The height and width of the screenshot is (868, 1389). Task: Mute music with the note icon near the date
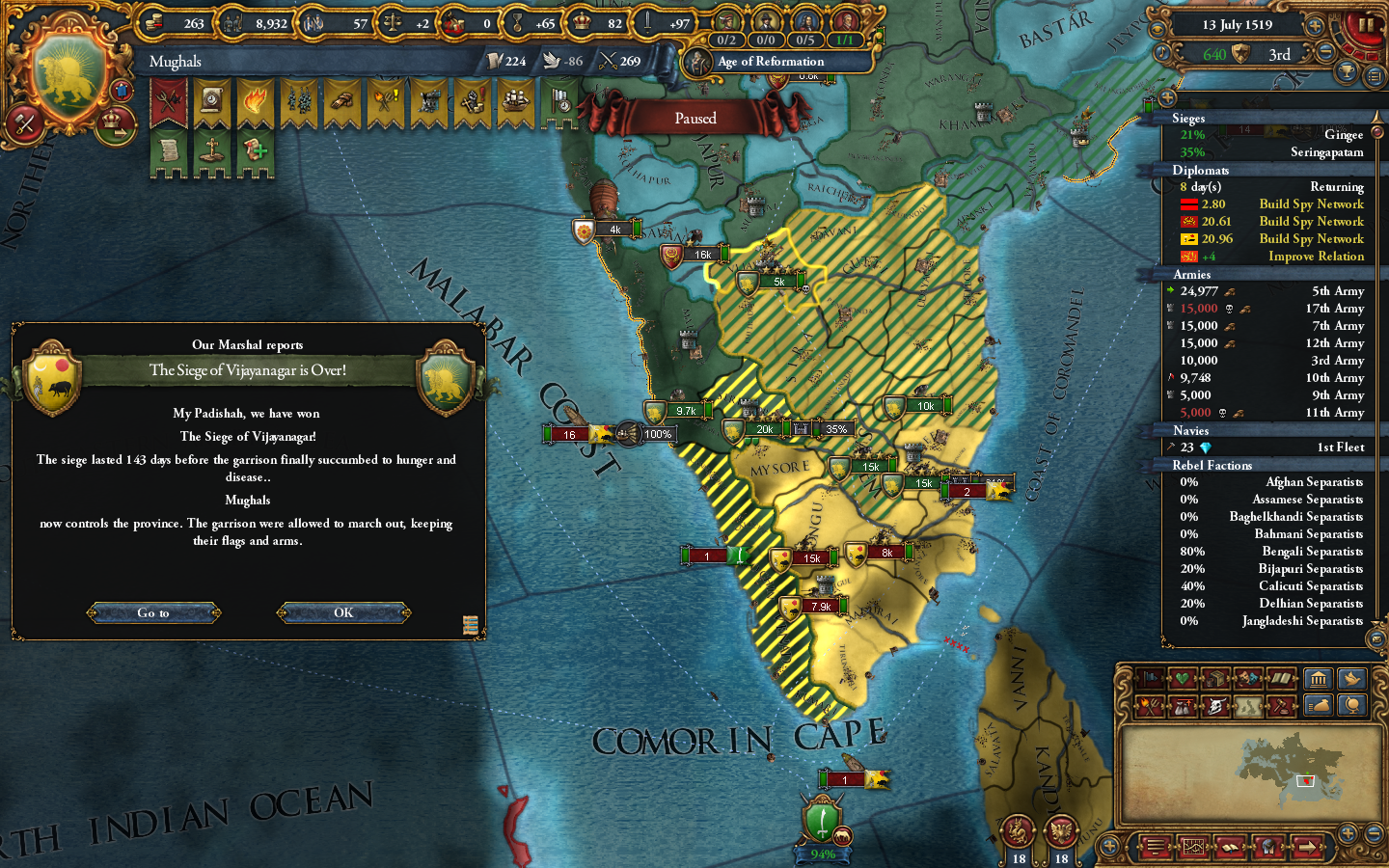[1162, 51]
